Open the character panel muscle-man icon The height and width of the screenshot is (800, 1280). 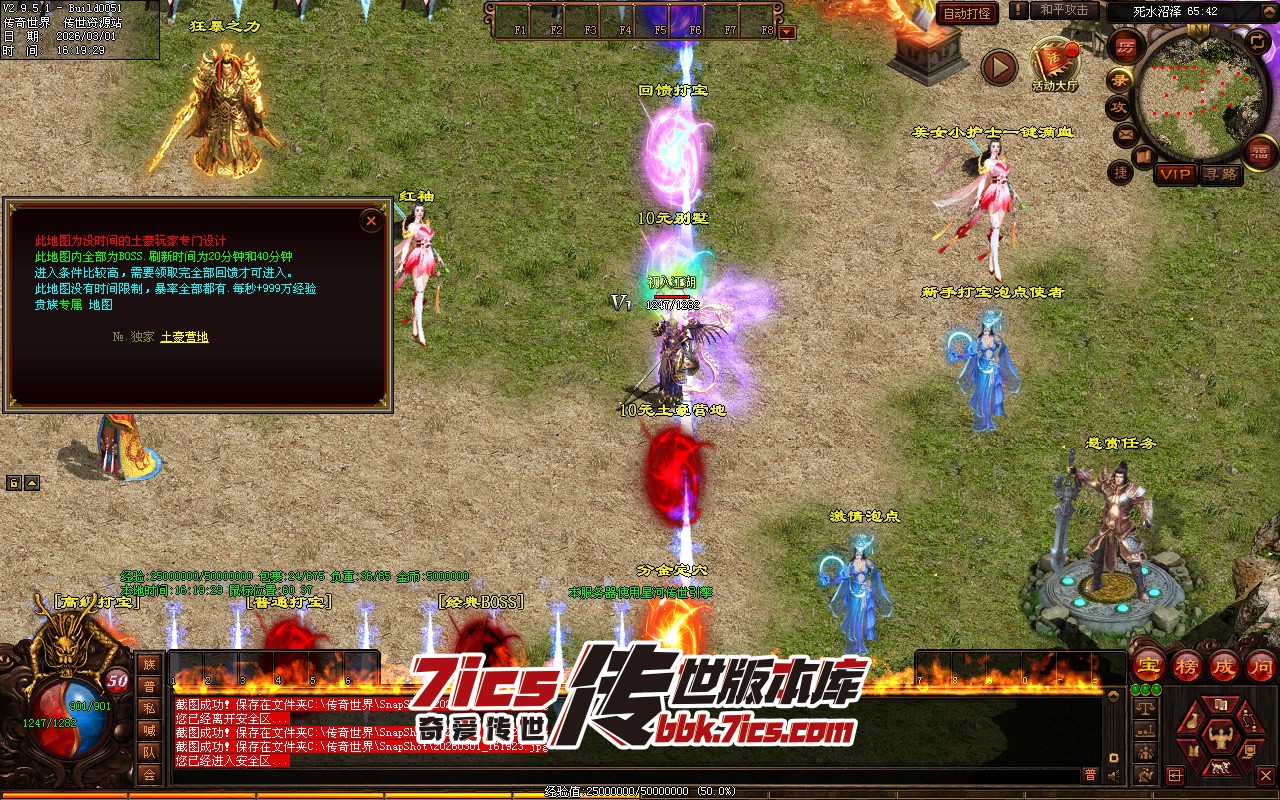pos(1220,738)
